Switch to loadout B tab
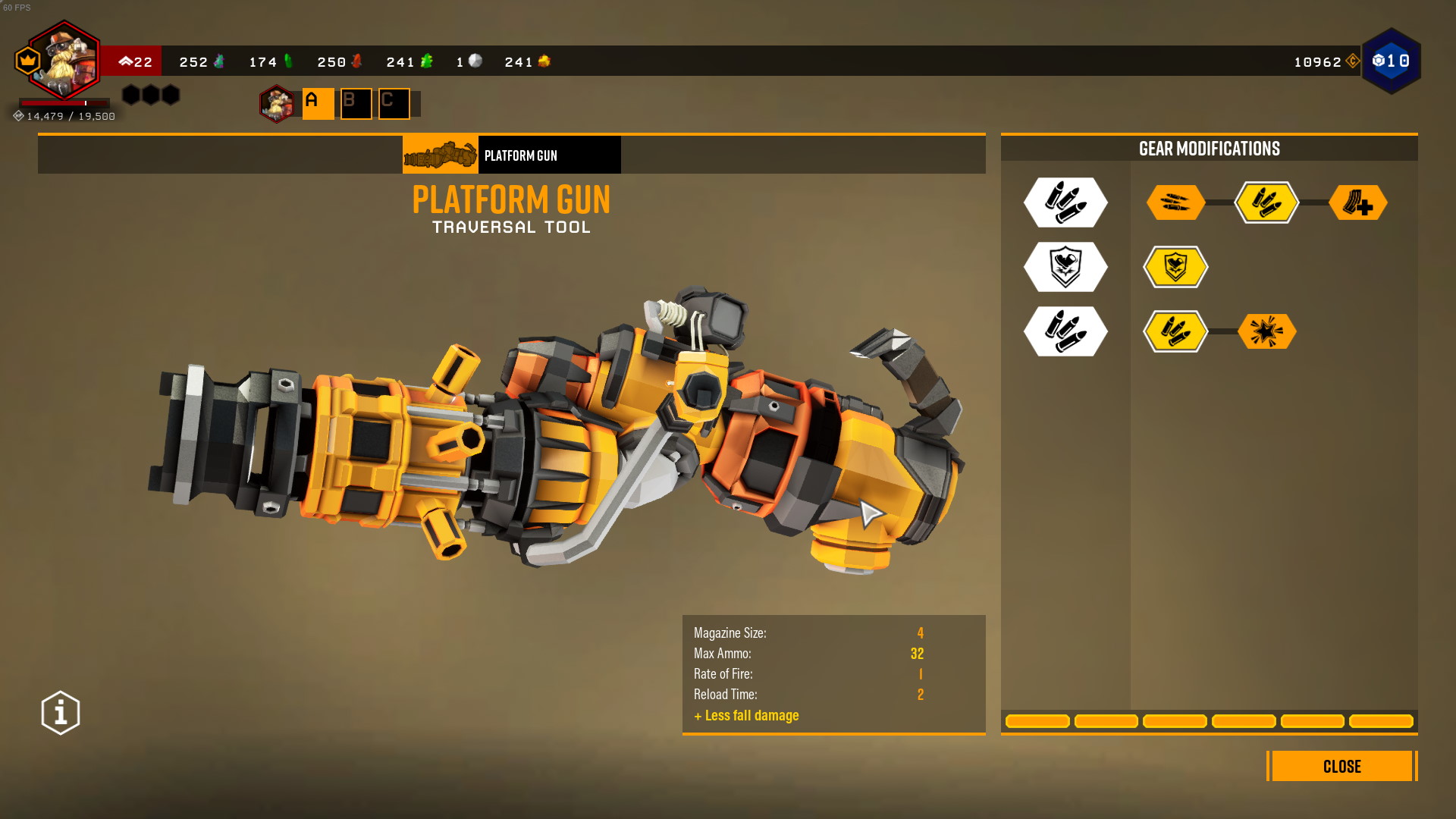This screenshot has width=1456, height=819. click(355, 103)
